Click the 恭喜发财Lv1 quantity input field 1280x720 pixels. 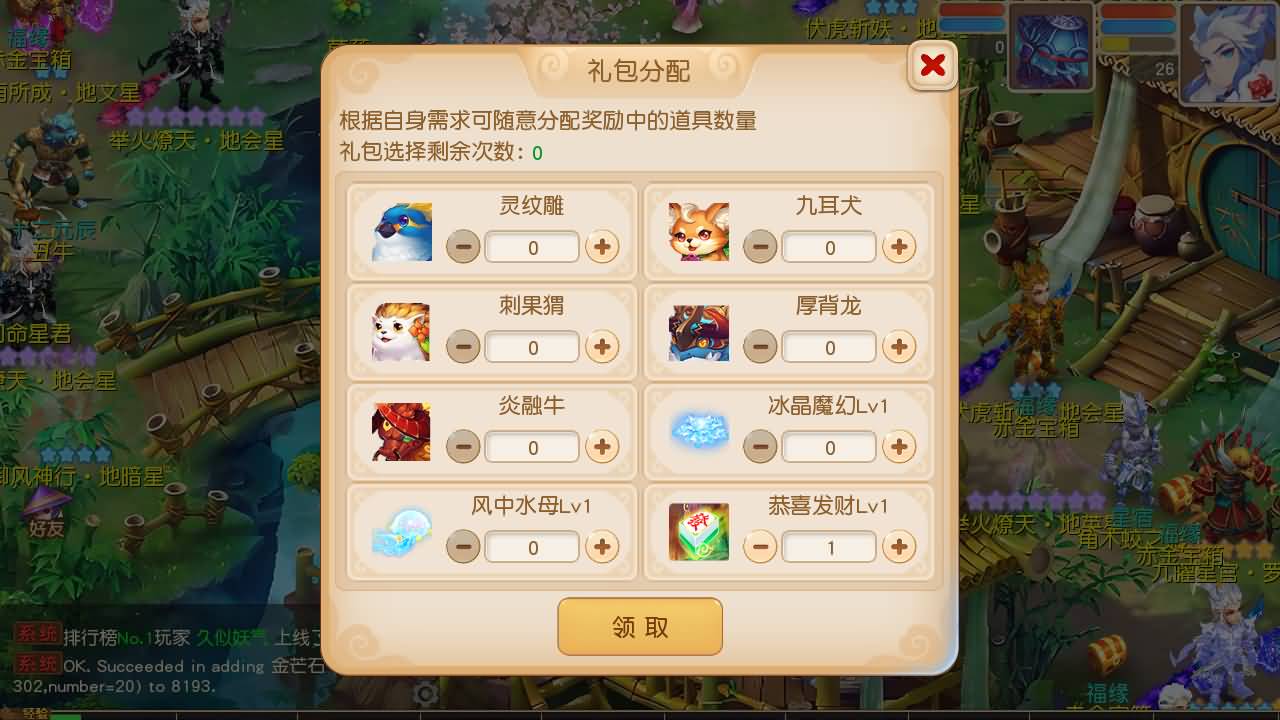pos(829,547)
